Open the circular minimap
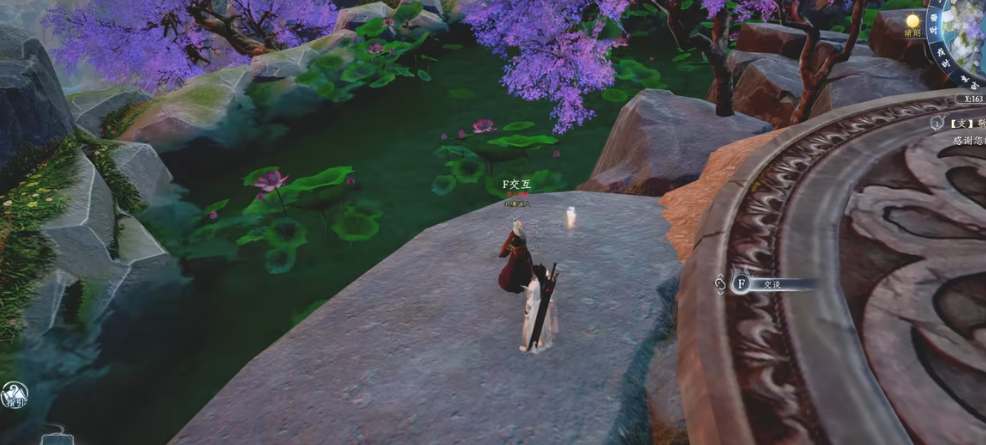Viewport: 986px width, 445px height. point(964,42)
